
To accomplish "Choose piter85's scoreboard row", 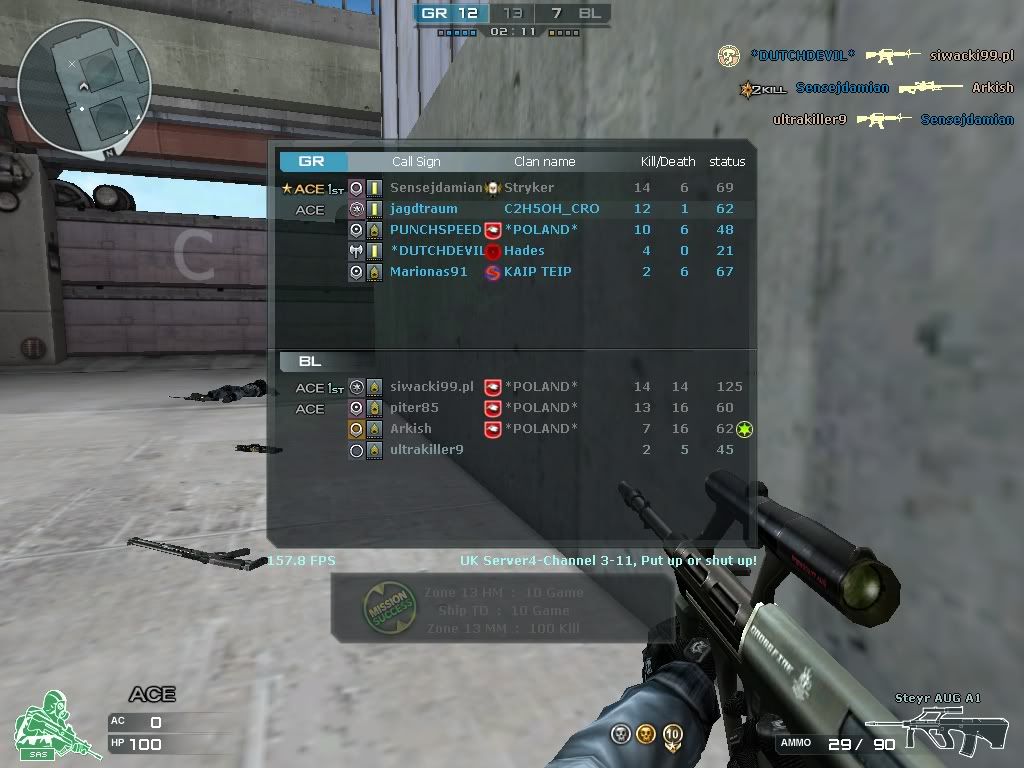I will click(x=414, y=408).
